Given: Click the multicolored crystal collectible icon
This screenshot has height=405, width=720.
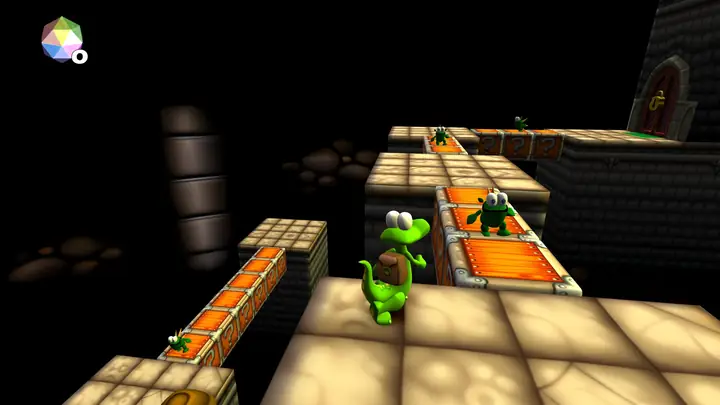Looking at the screenshot, I should coord(61,39).
